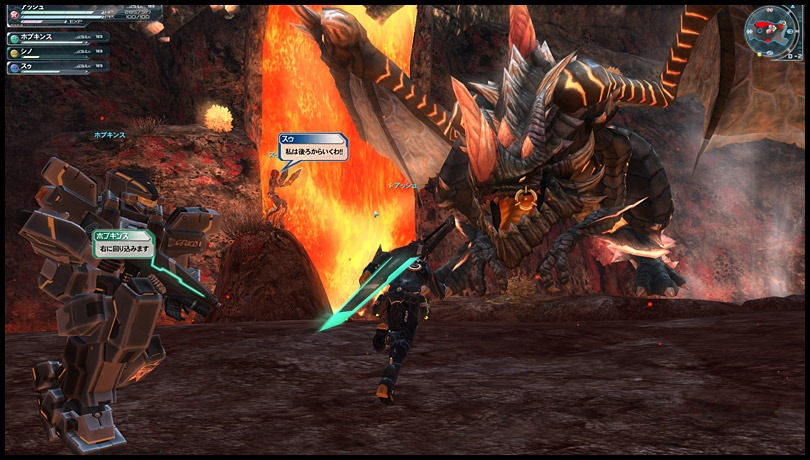Click スゥ's blue chat bubble
This screenshot has width=810, height=460.
coord(313,147)
